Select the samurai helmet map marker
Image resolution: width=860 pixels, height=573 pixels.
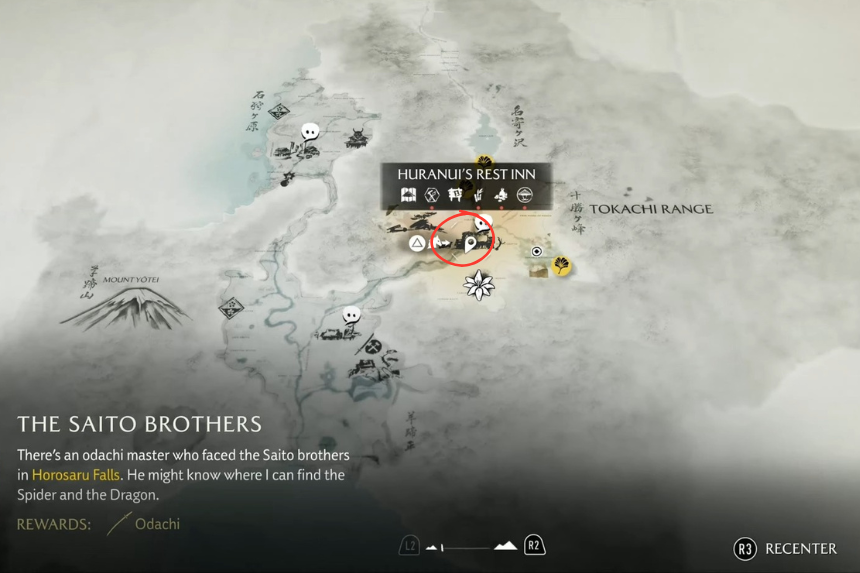(x=357, y=139)
